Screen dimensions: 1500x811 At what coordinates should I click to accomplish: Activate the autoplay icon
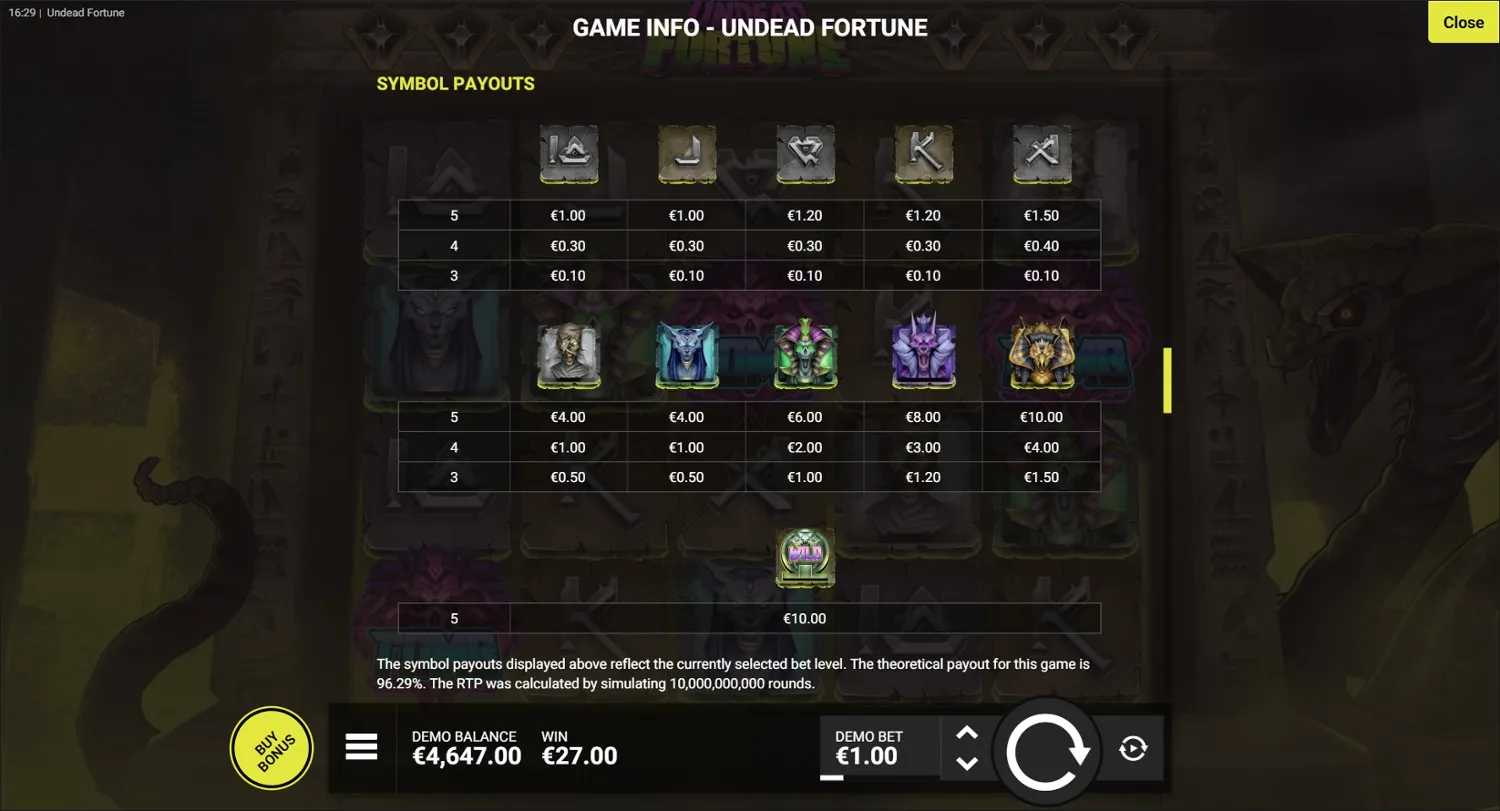coord(1132,747)
